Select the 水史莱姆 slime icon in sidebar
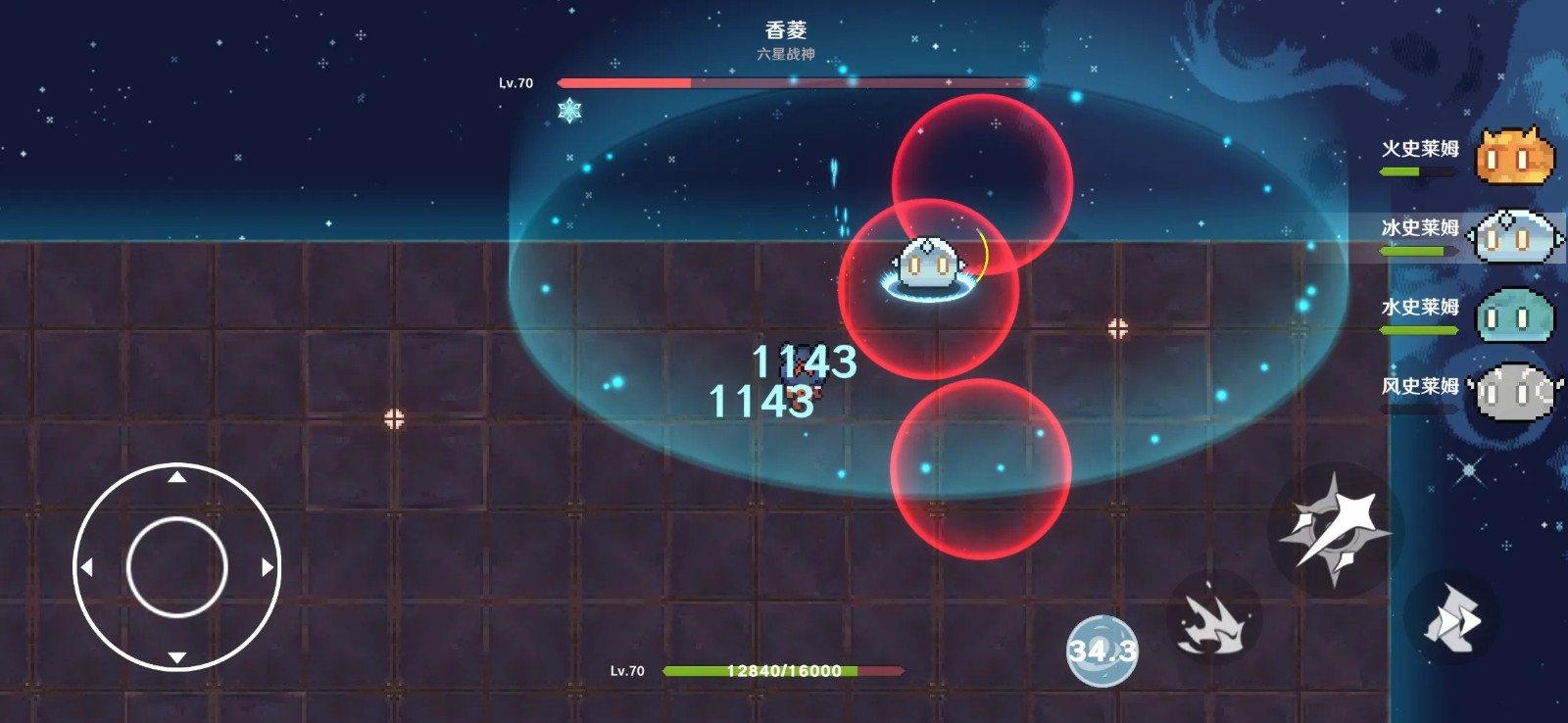The width and height of the screenshot is (1568, 723). [x=1515, y=312]
